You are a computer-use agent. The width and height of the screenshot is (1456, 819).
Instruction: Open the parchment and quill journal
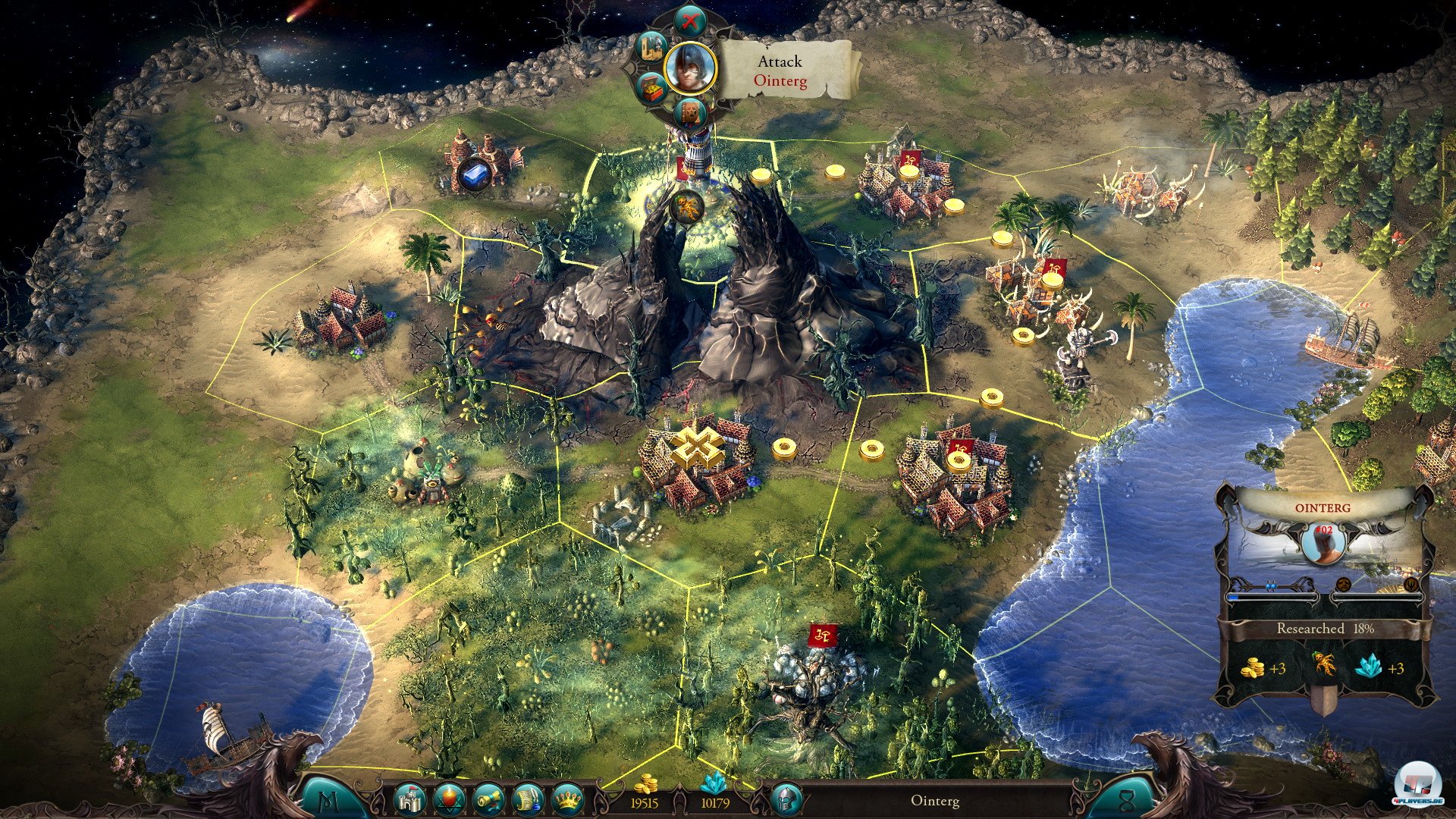click(528, 799)
